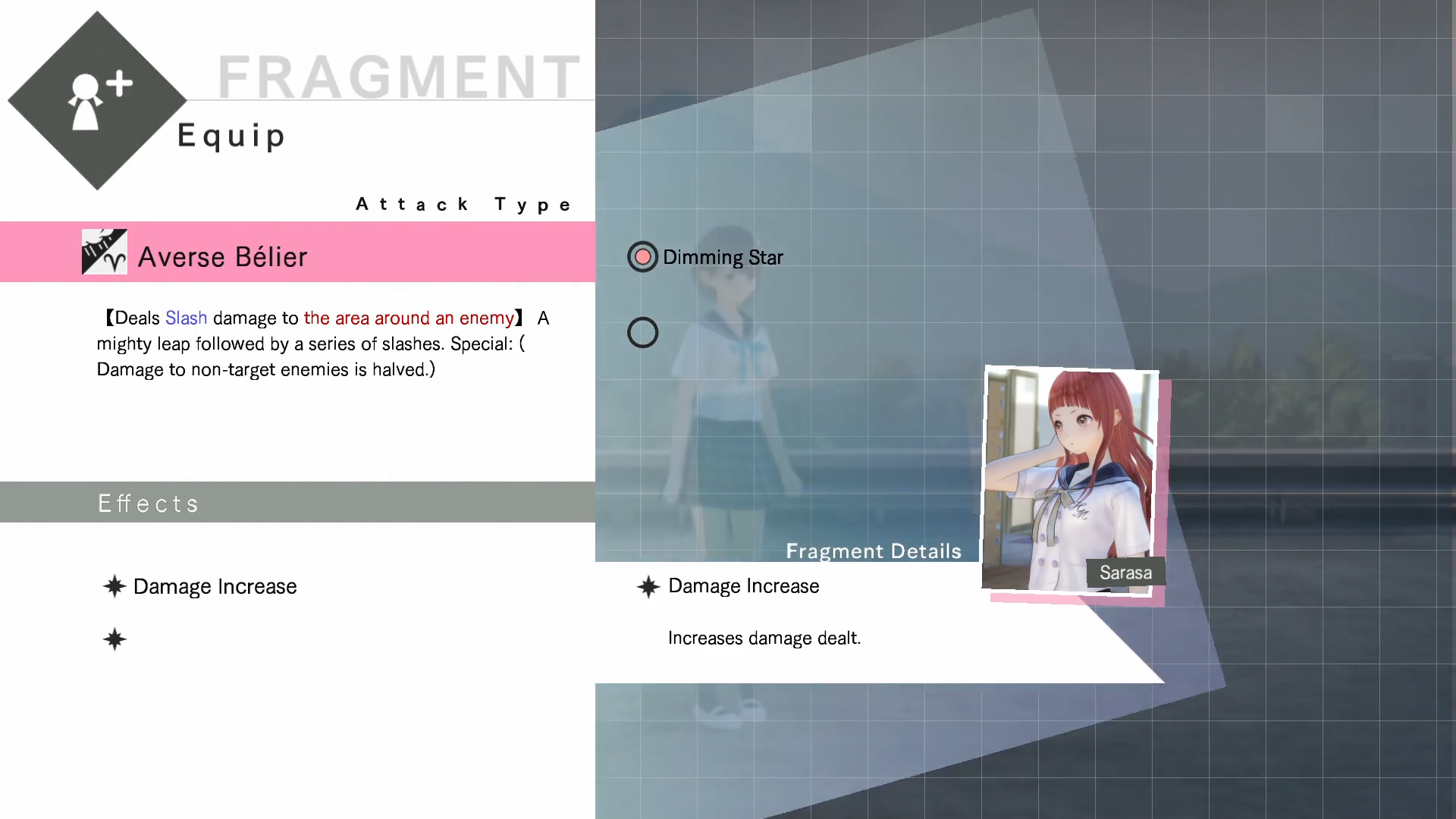Click the Fragment Equip diamond icon
Image resolution: width=1456 pixels, height=819 pixels.
[x=97, y=99]
